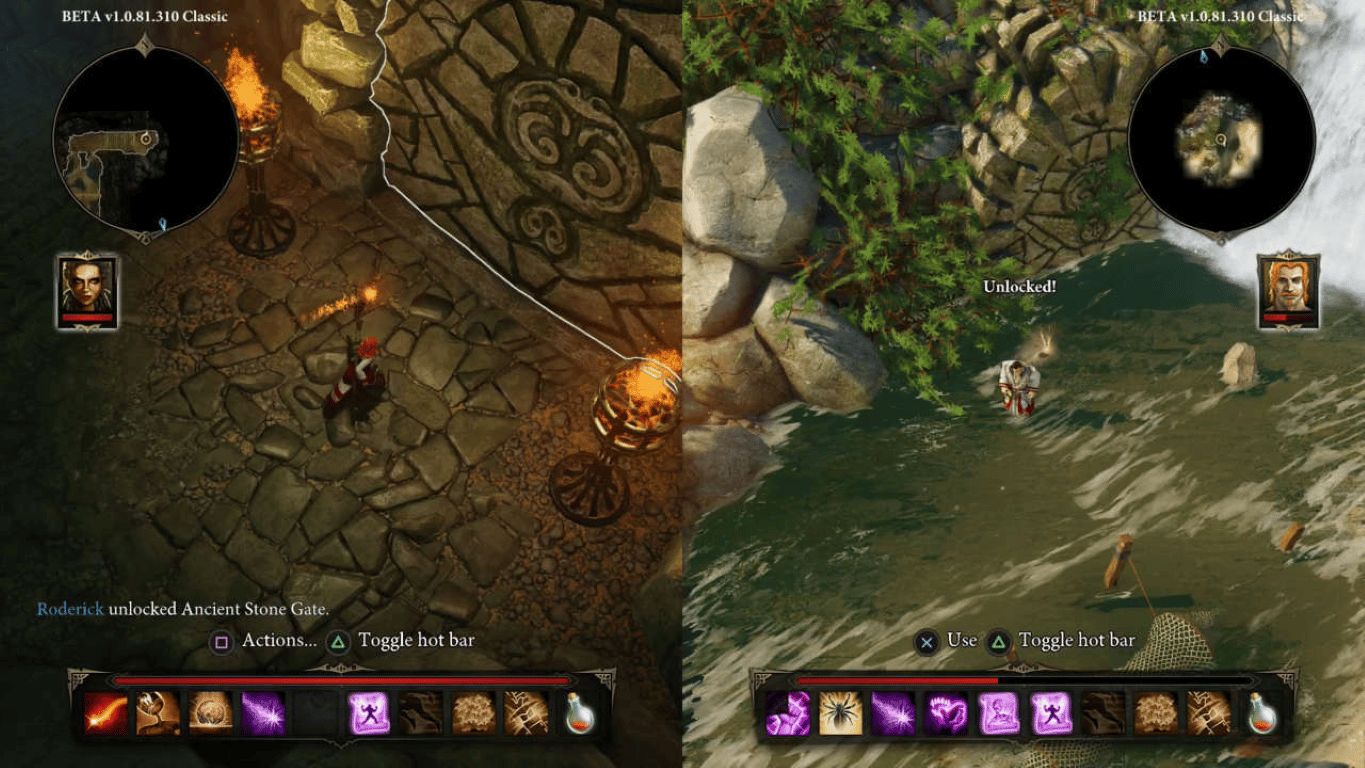This screenshot has height=768, width=1365.
Task: Select the purple lightning skill on the left hotbar
Action: click(x=261, y=711)
